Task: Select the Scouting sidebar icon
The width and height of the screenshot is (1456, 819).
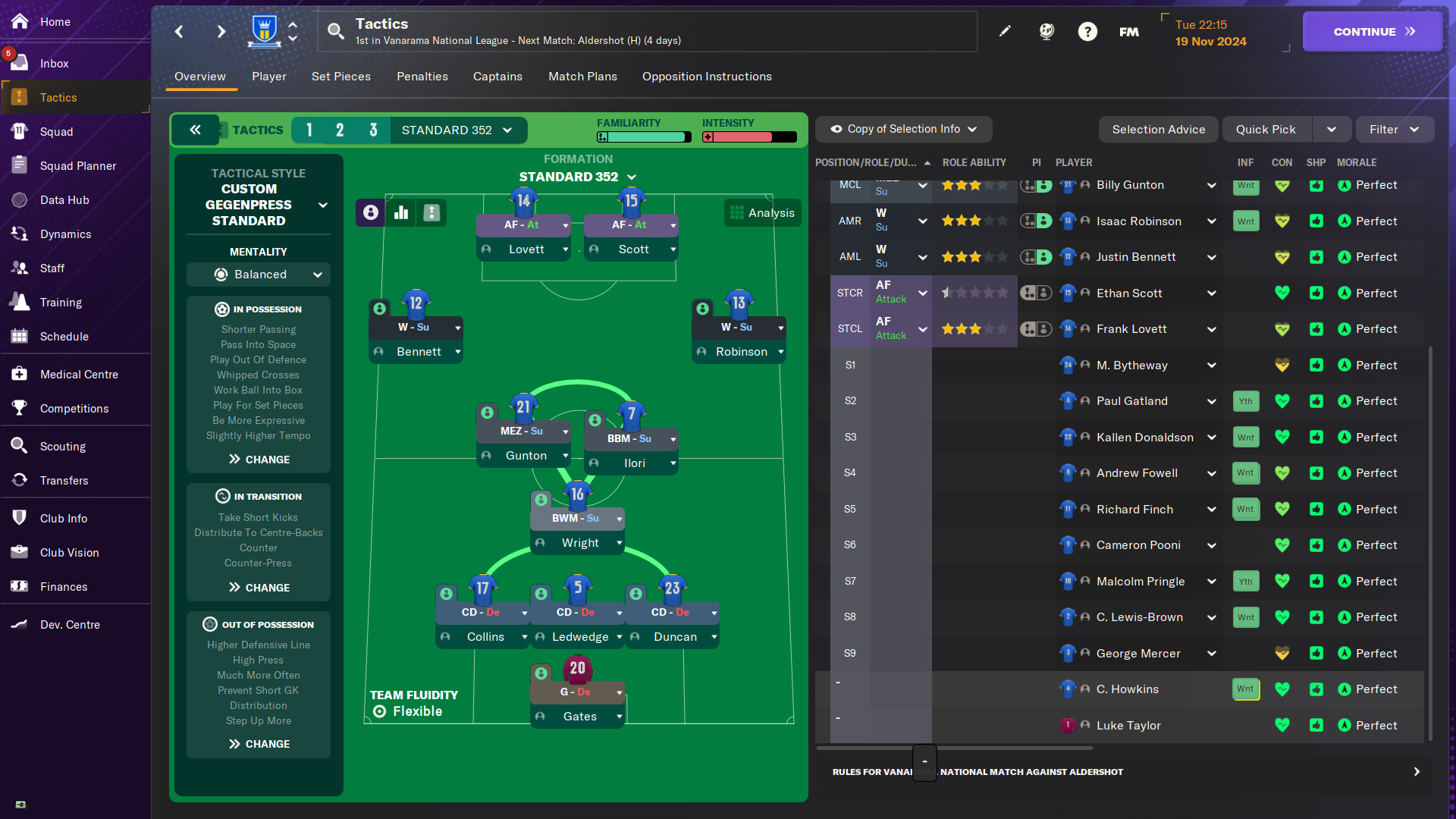Action: [x=18, y=446]
